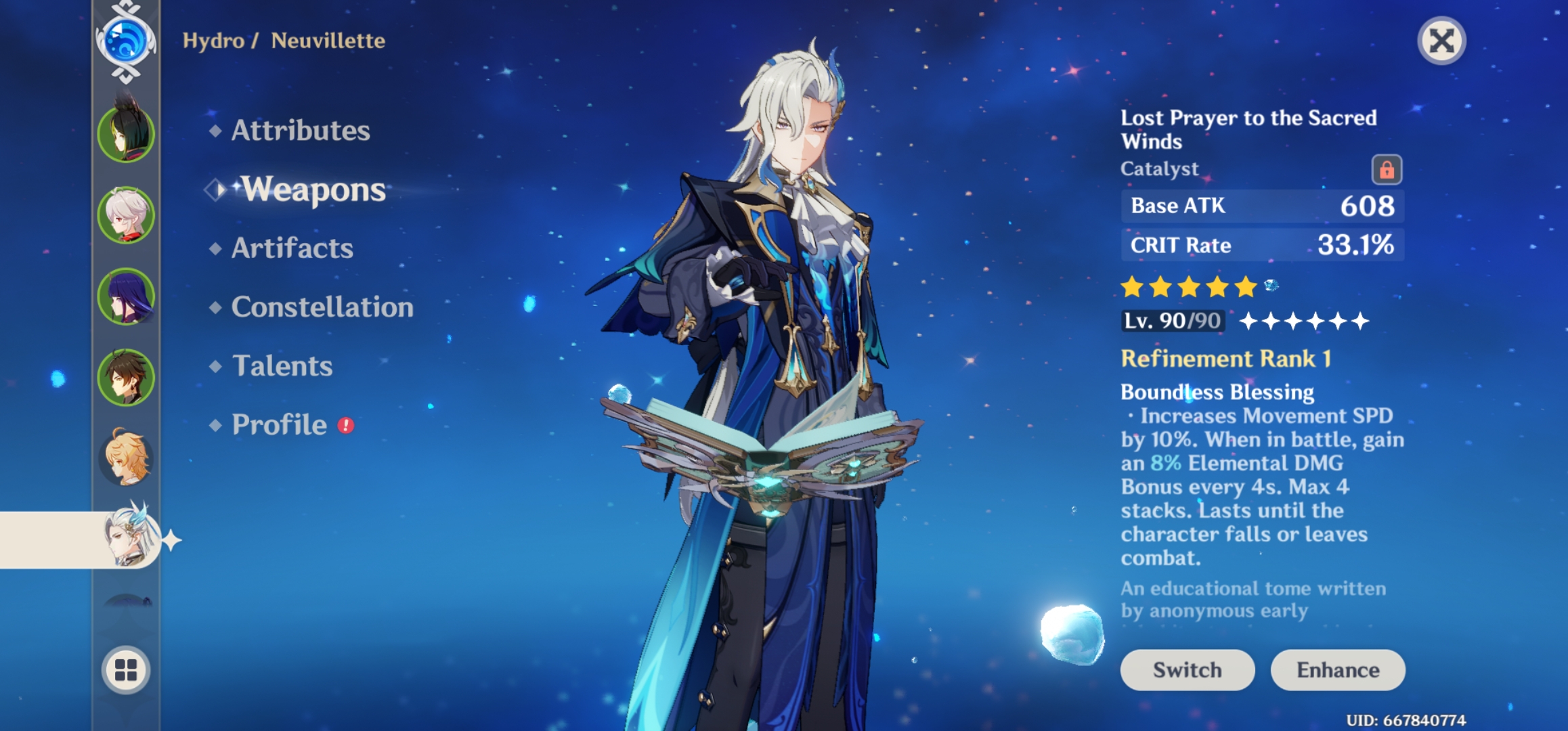Open the Profile section
The width and height of the screenshot is (1568, 731).
tap(280, 424)
